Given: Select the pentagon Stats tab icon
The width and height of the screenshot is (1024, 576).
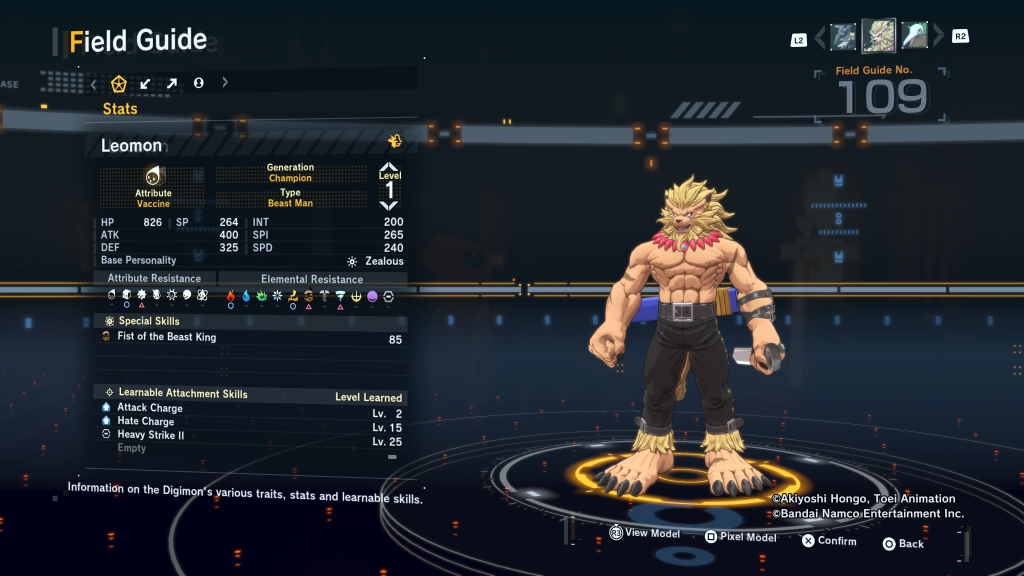Looking at the screenshot, I should (119, 84).
